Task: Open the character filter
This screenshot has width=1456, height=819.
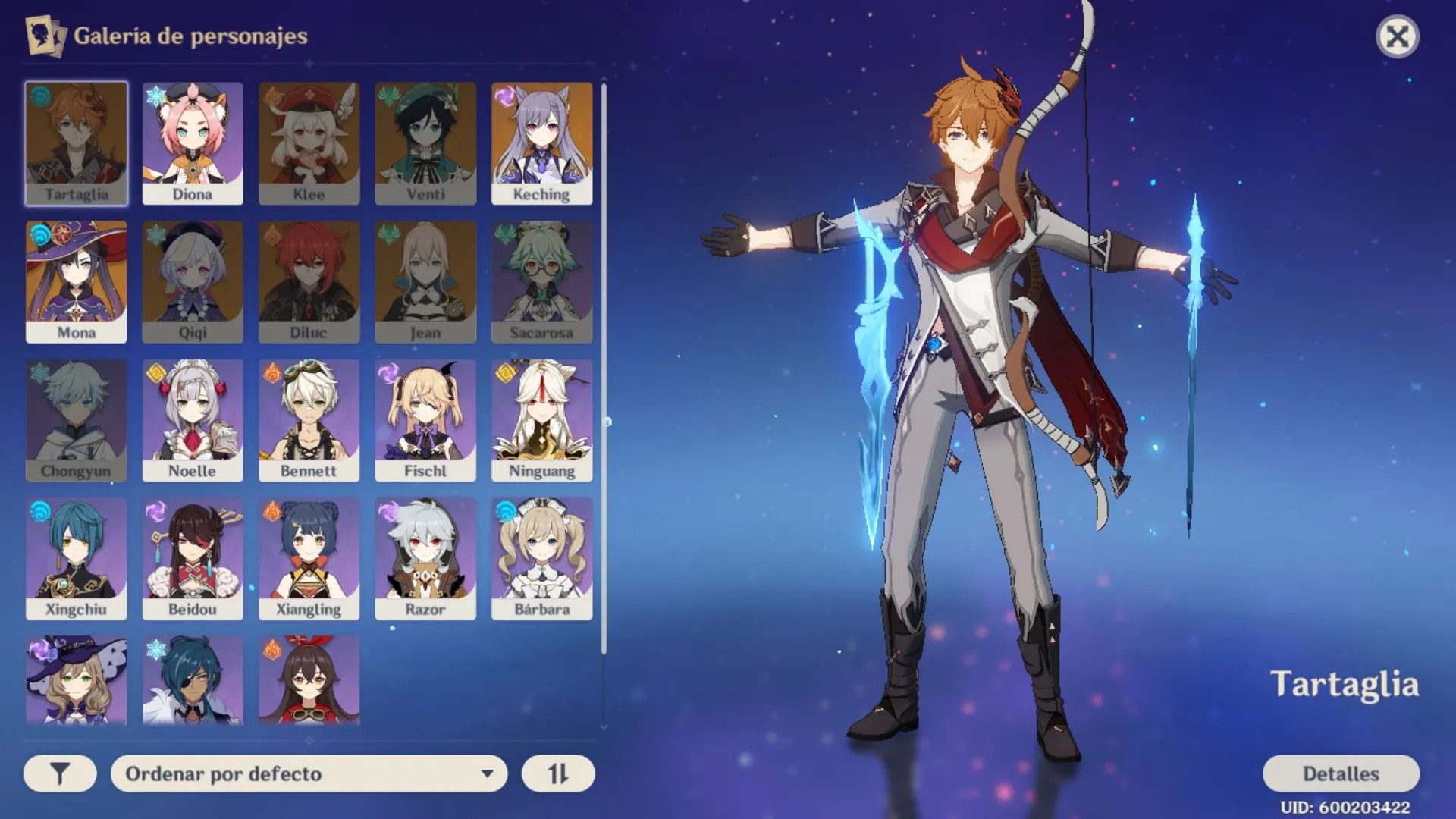Action: pos(60,773)
